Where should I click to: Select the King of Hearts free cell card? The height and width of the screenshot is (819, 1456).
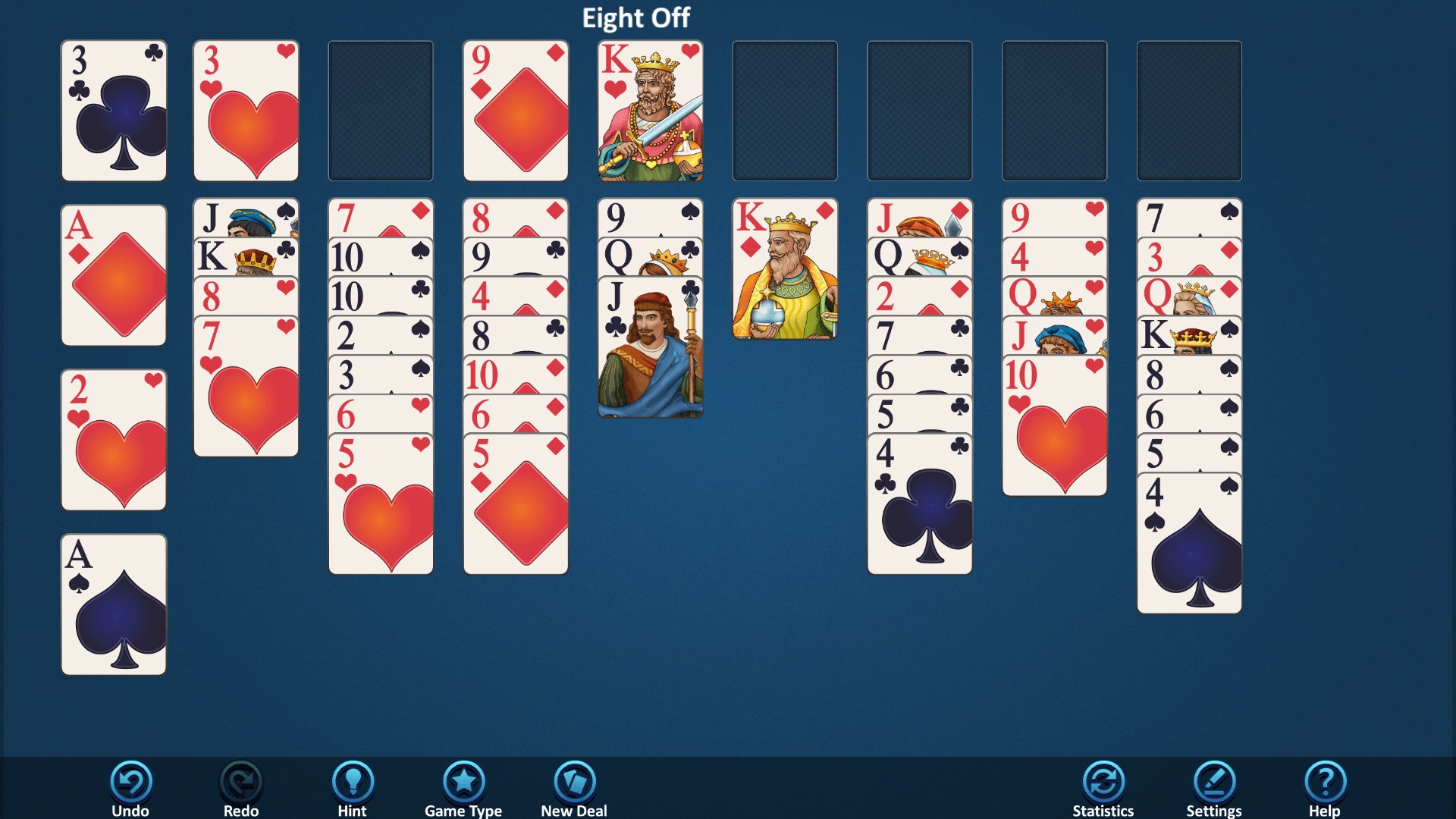[649, 110]
